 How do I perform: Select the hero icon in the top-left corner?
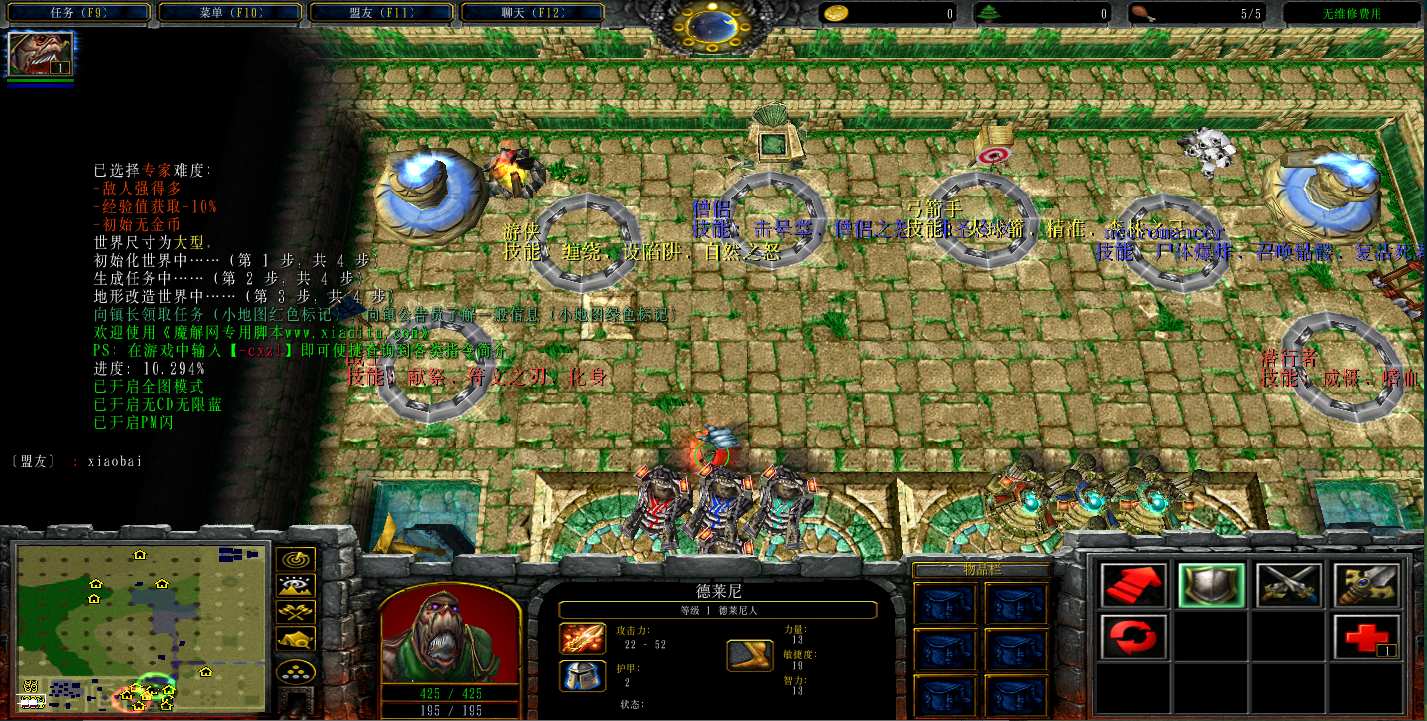coord(41,54)
